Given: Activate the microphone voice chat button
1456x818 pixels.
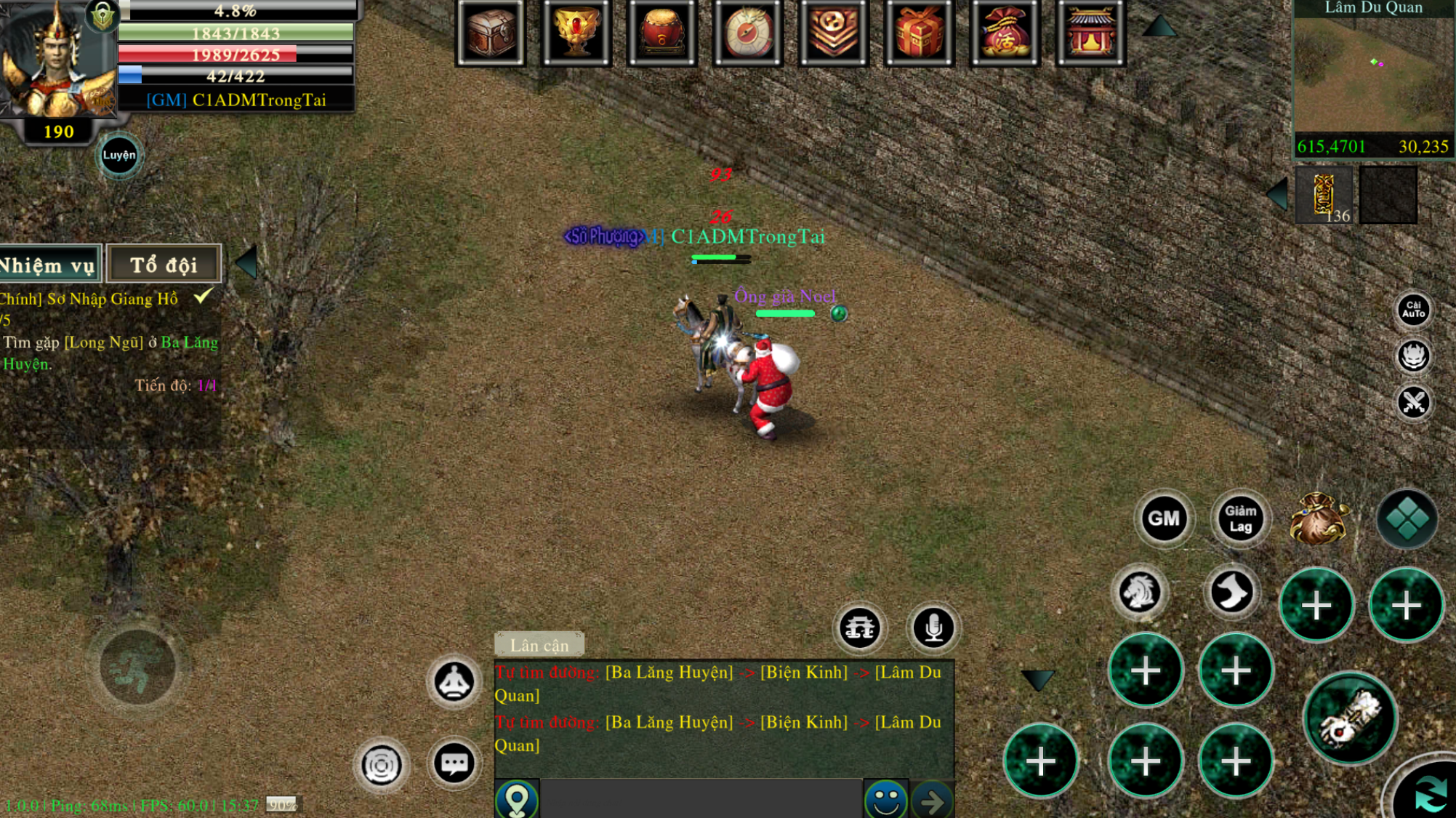Looking at the screenshot, I should 933,627.
